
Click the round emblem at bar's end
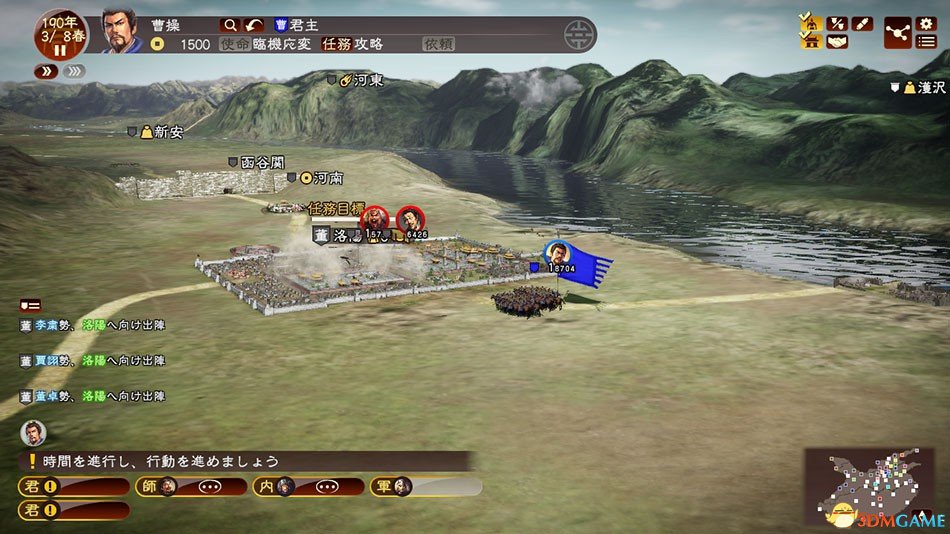(577, 35)
